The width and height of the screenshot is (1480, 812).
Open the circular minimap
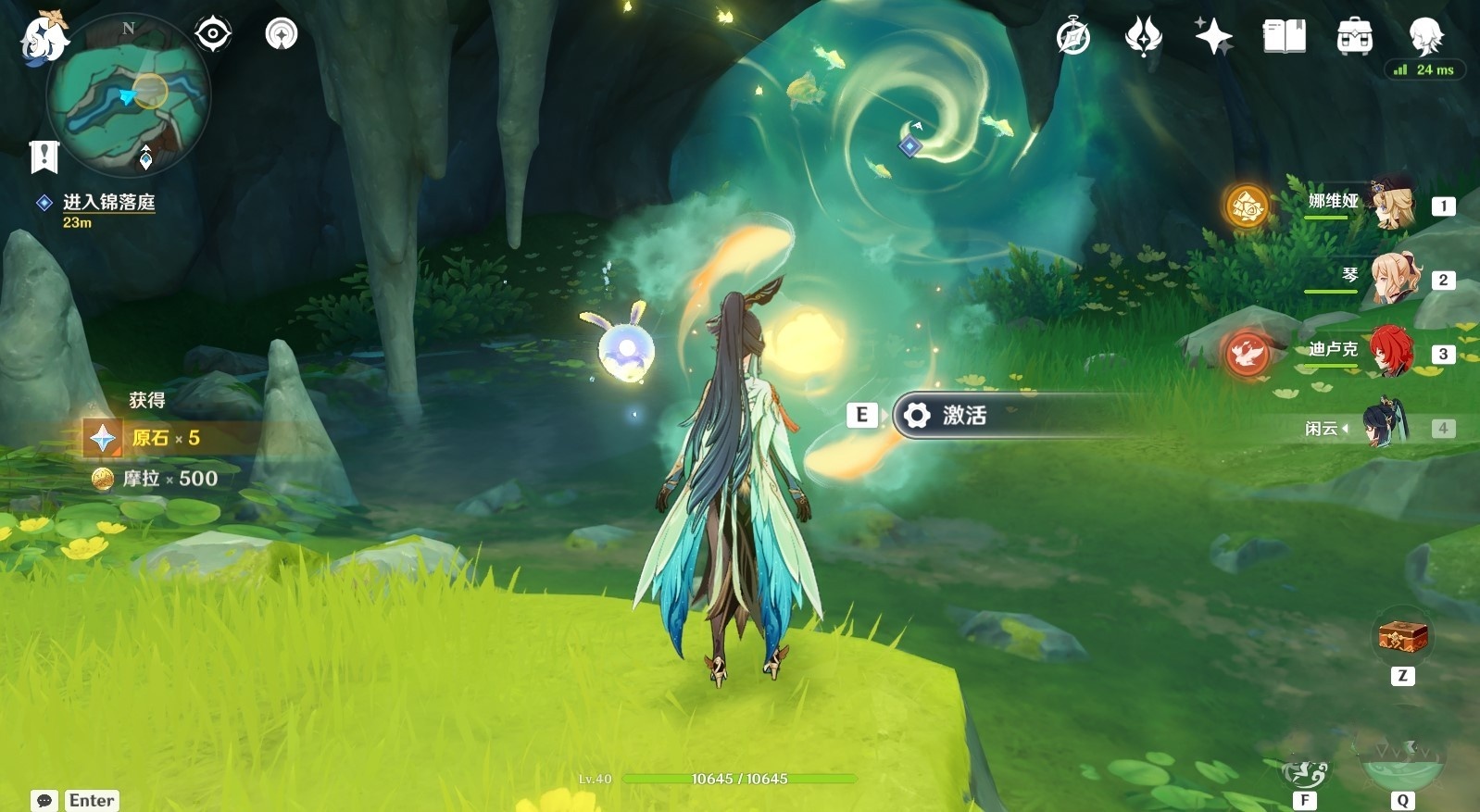[129, 96]
